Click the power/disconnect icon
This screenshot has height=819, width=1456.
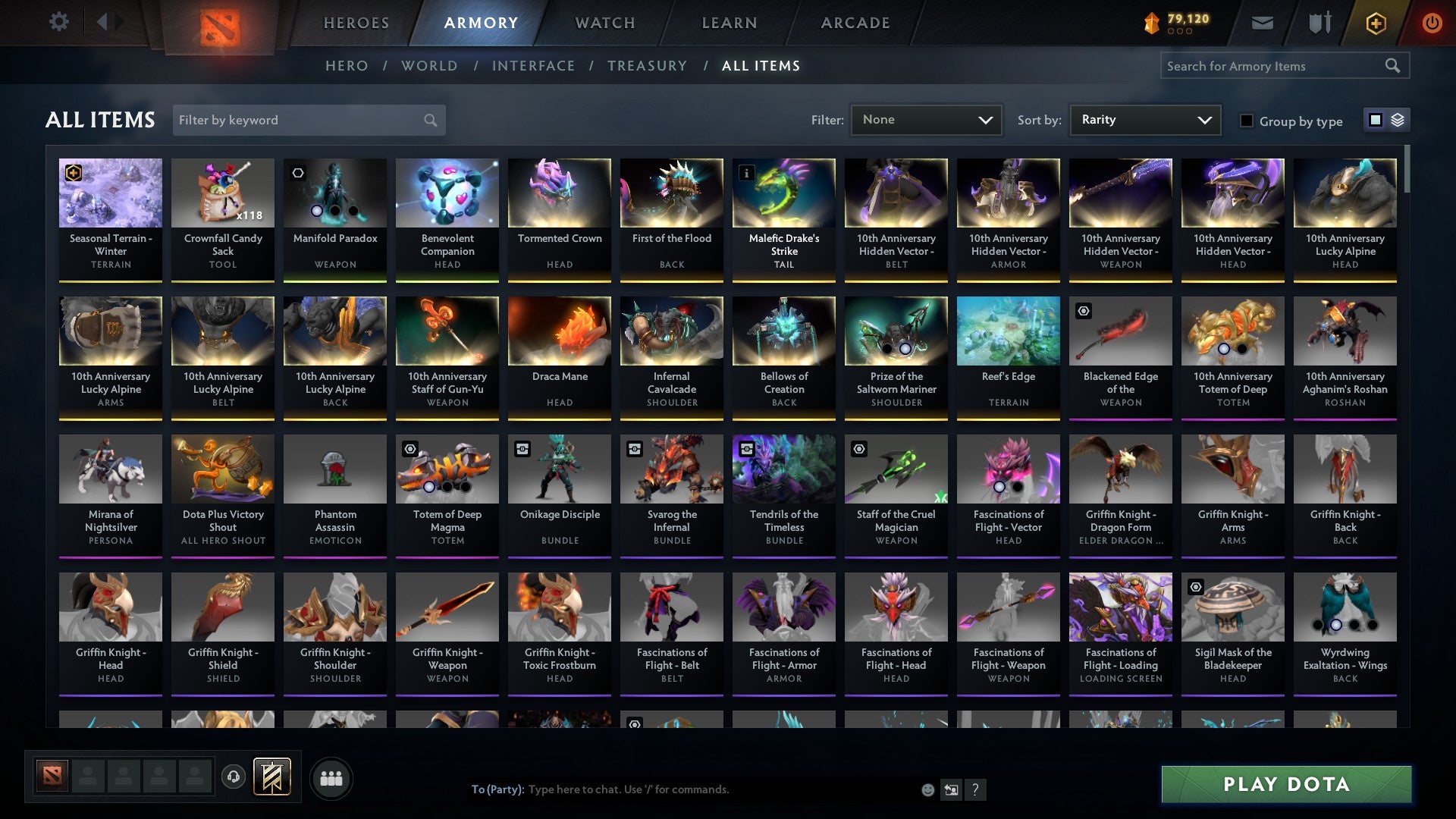[x=1432, y=22]
